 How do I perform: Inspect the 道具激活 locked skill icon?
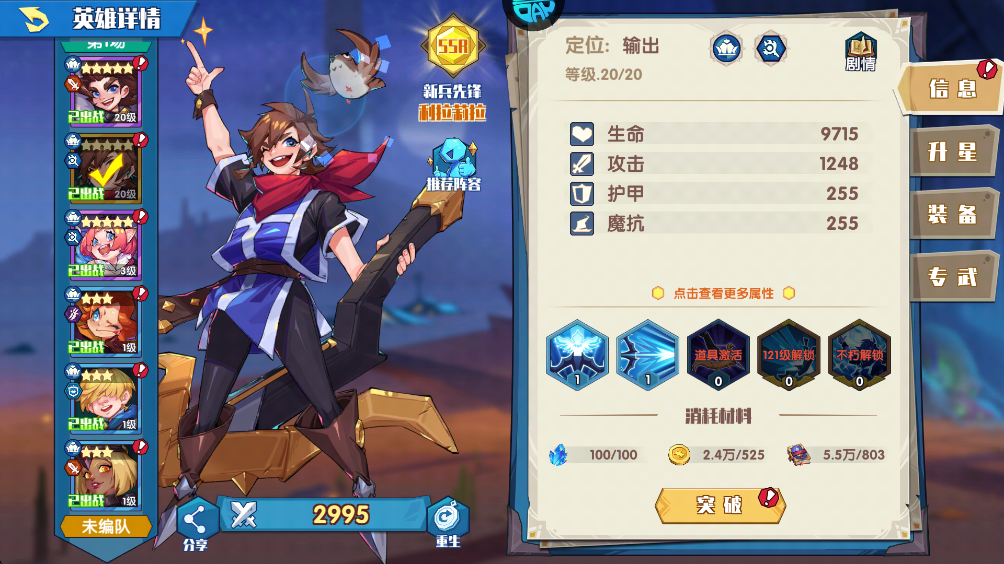(718, 355)
